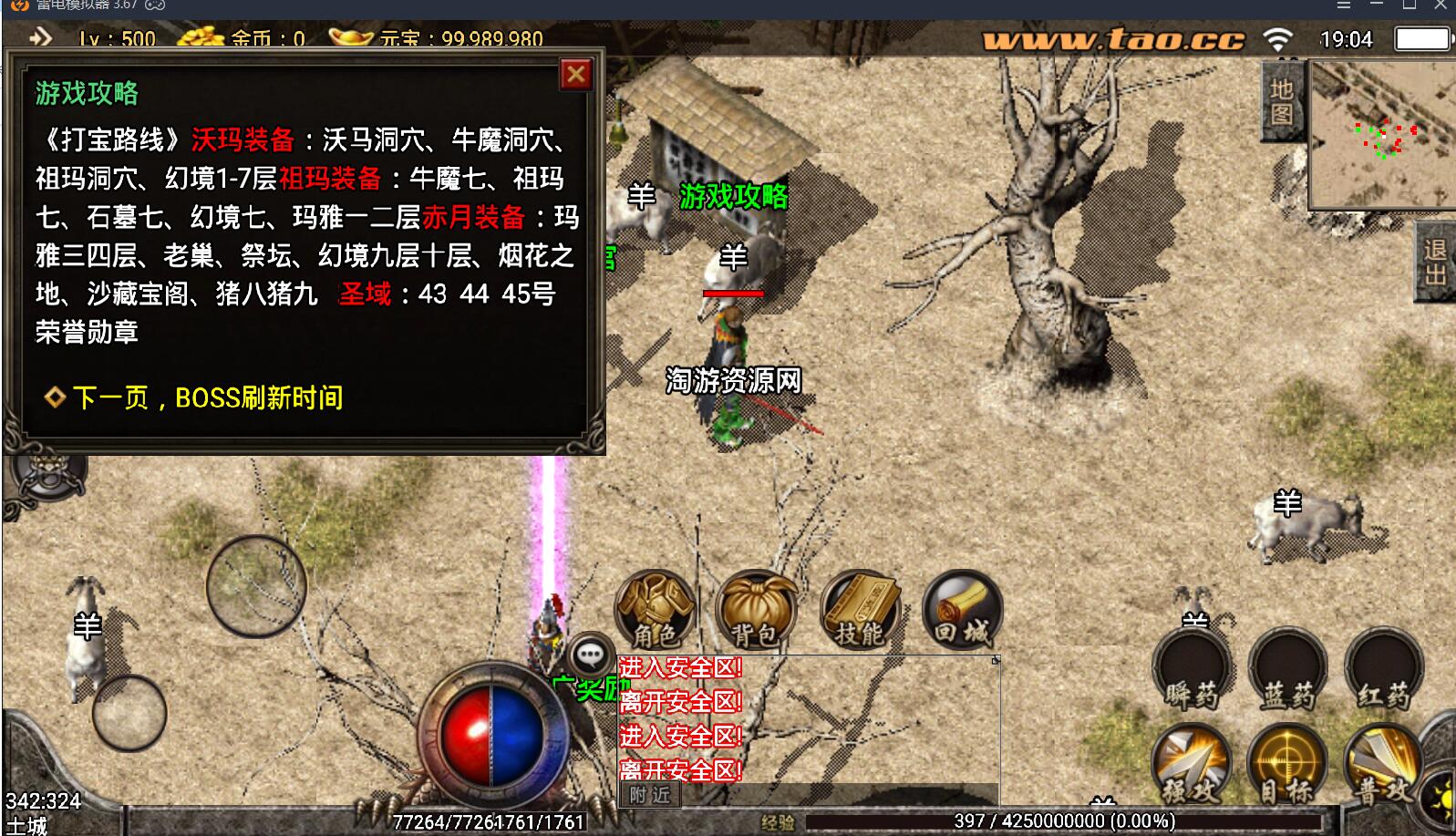Viewport: 1456px width, 836px height.
Task: Open the 角色 character sheet
Action: point(655,607)
